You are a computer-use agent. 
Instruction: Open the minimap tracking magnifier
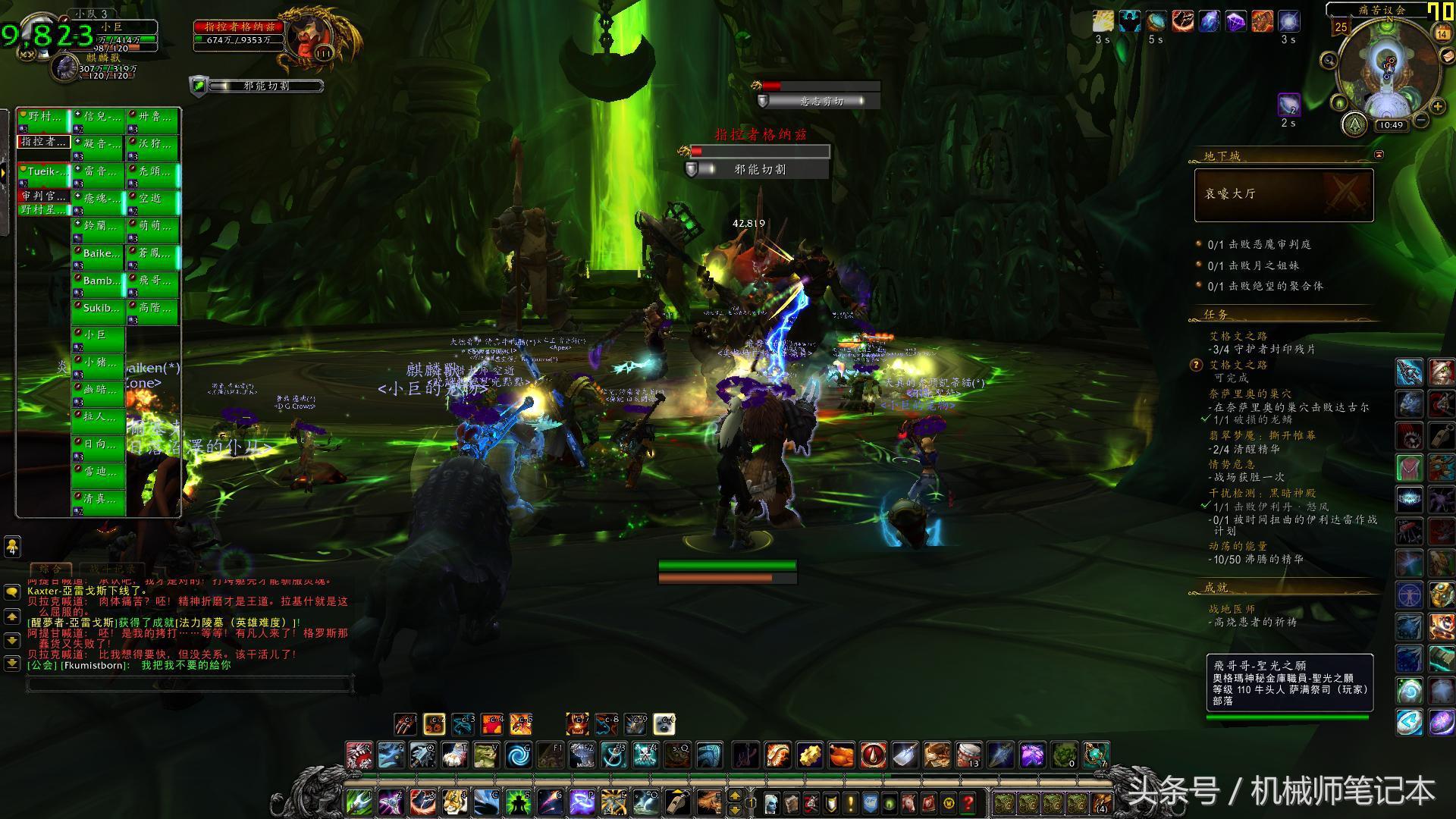click(x=1329, y=60)
